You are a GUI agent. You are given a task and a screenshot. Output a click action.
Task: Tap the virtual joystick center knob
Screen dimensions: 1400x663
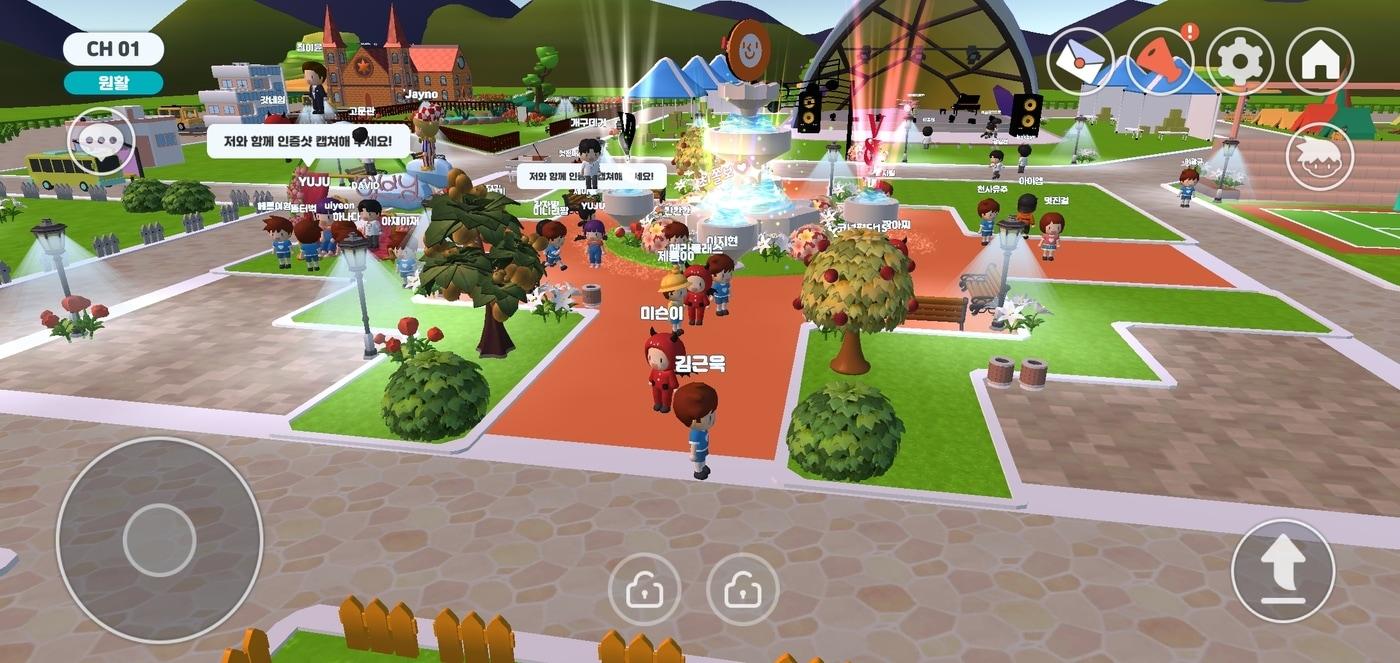click(x=159, y=540)
